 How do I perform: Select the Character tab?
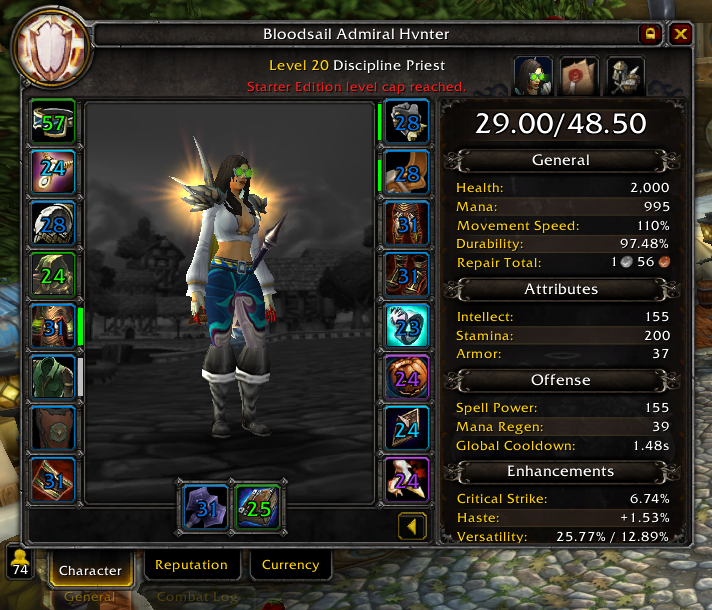pyautogui.click(x=90, y=571)
